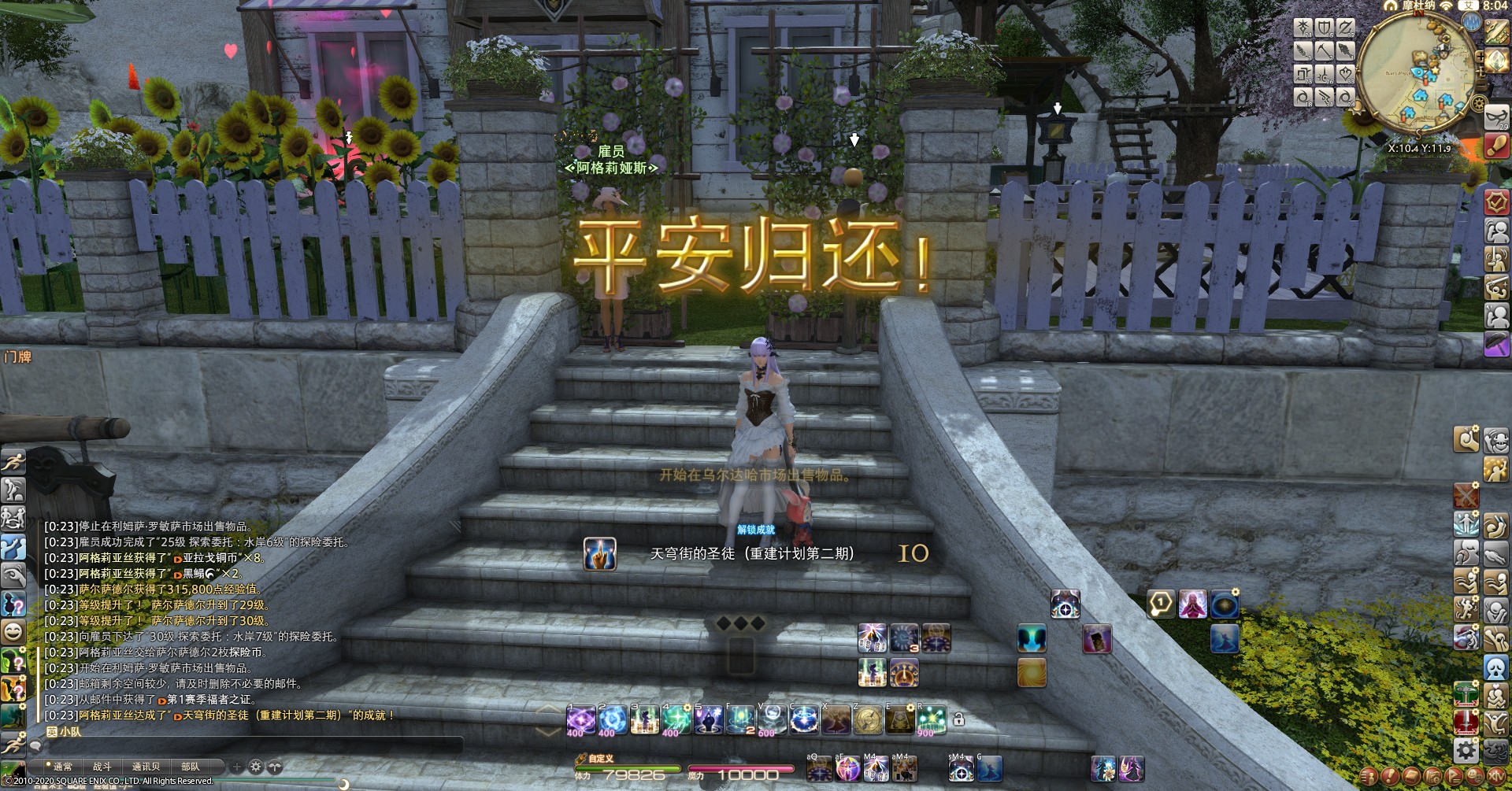Click the achievement notification pointing-hand icon
Screen dimensions: 1512x791
click(599, 554)
